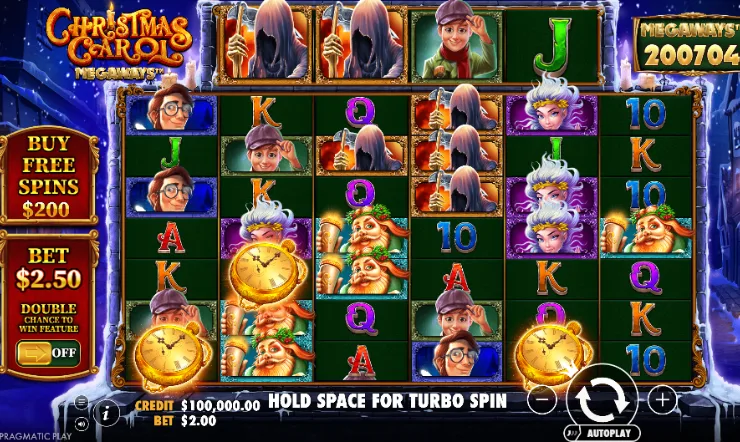Viewport: 740px width, 442px height.
Task: Spin the reels with the circular arrow button
Action: tap(602, 398)
